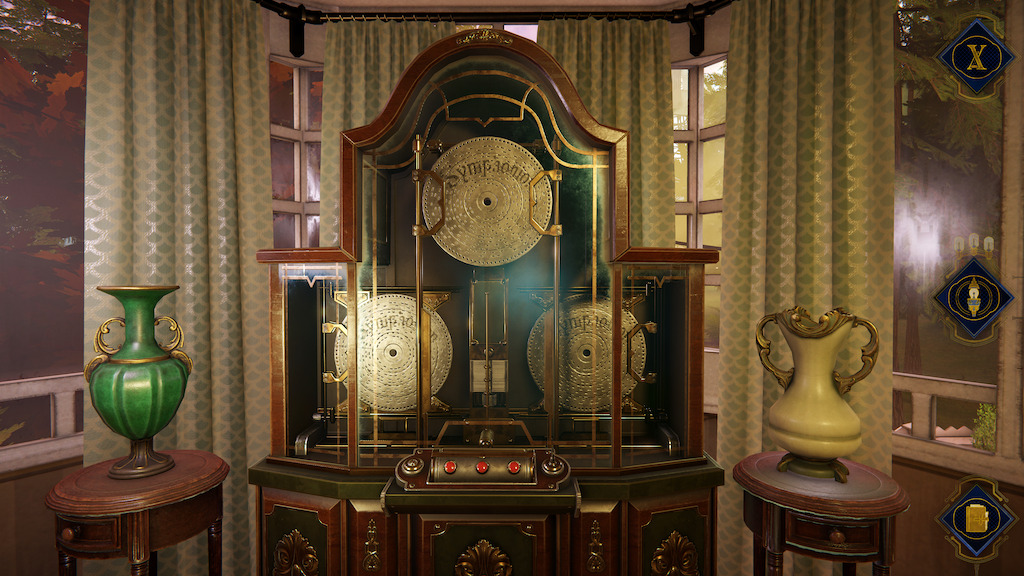The width and height of the screenshot is (1024, 576).
Task: Click the X diamond button to exit view
Action: pos(974,58)
